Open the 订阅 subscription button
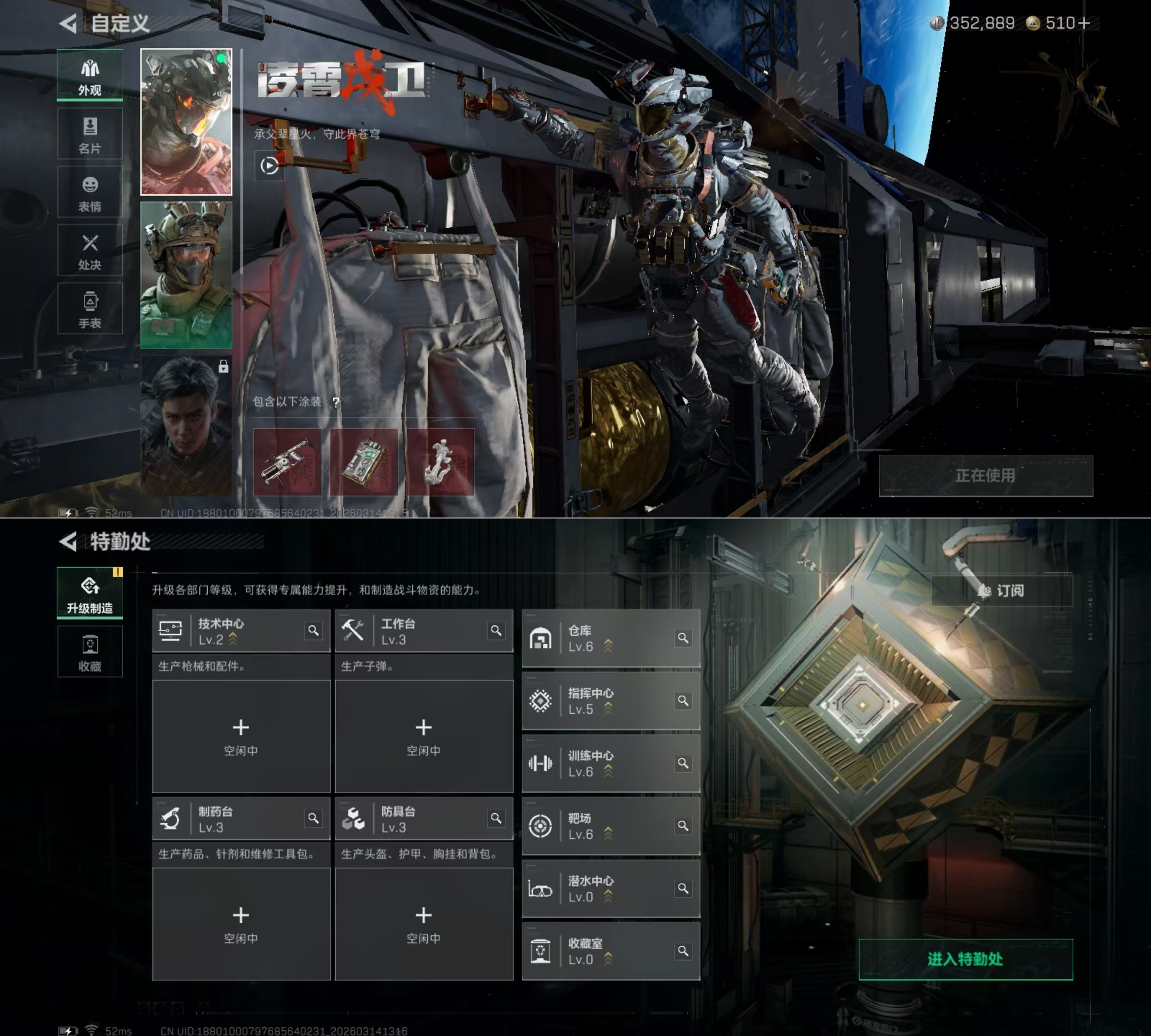The image size is (1151, 1036). pos(1002,591)
